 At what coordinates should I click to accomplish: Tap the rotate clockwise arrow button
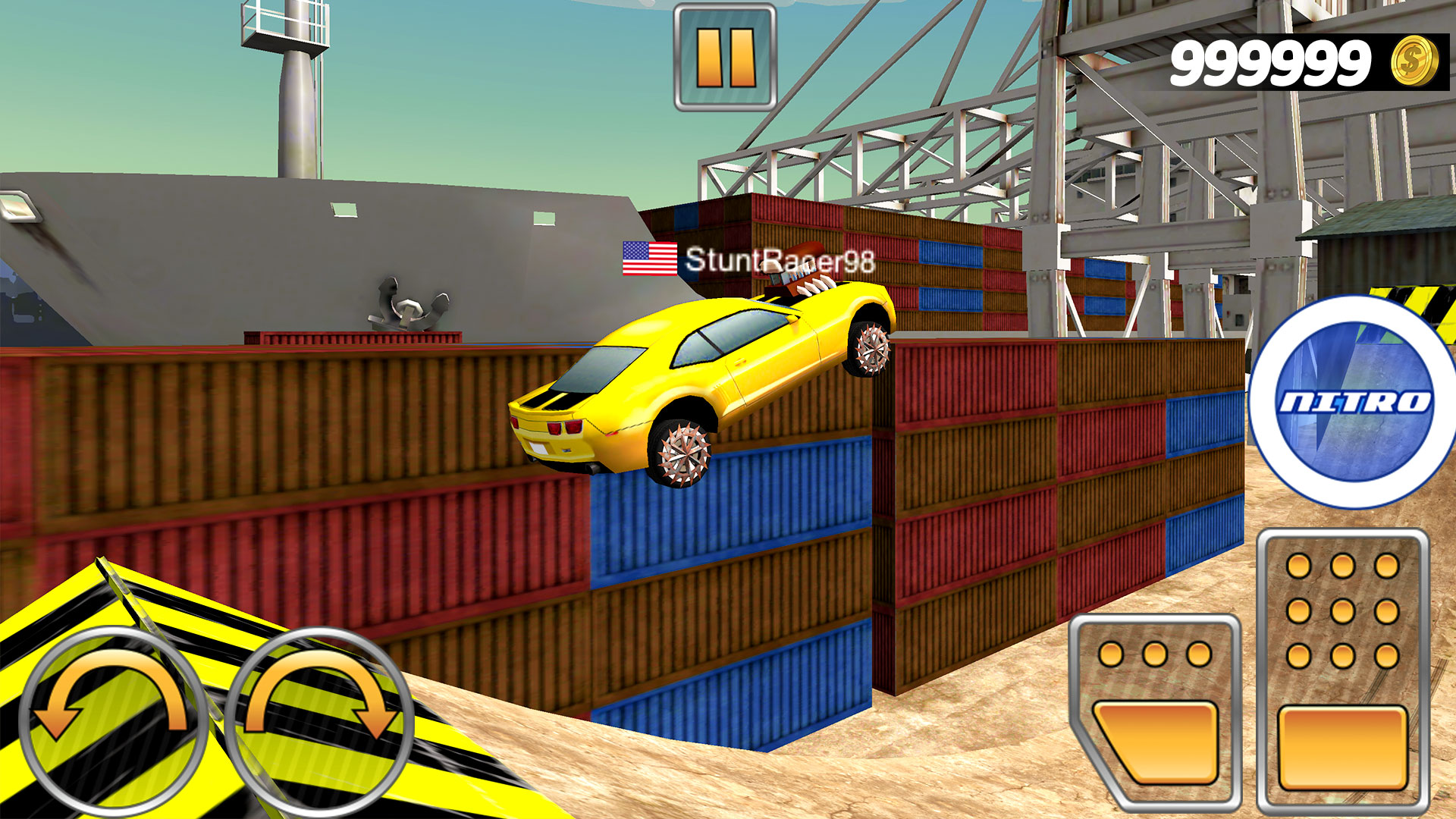[x=319, y=720]
